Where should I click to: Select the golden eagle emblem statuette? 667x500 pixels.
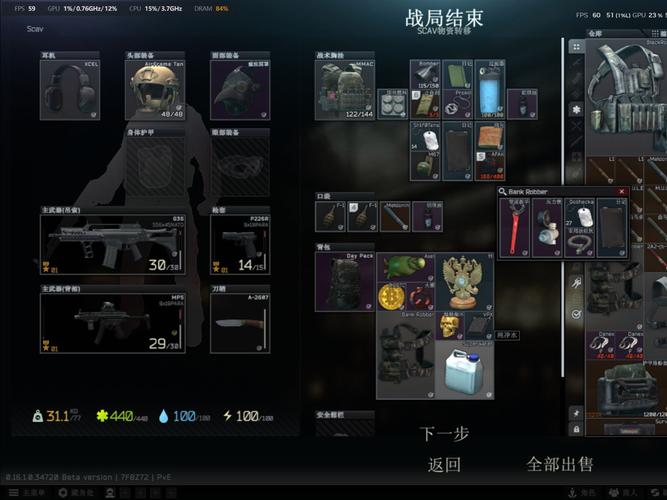pyautogui.click(x=462, y=281)
